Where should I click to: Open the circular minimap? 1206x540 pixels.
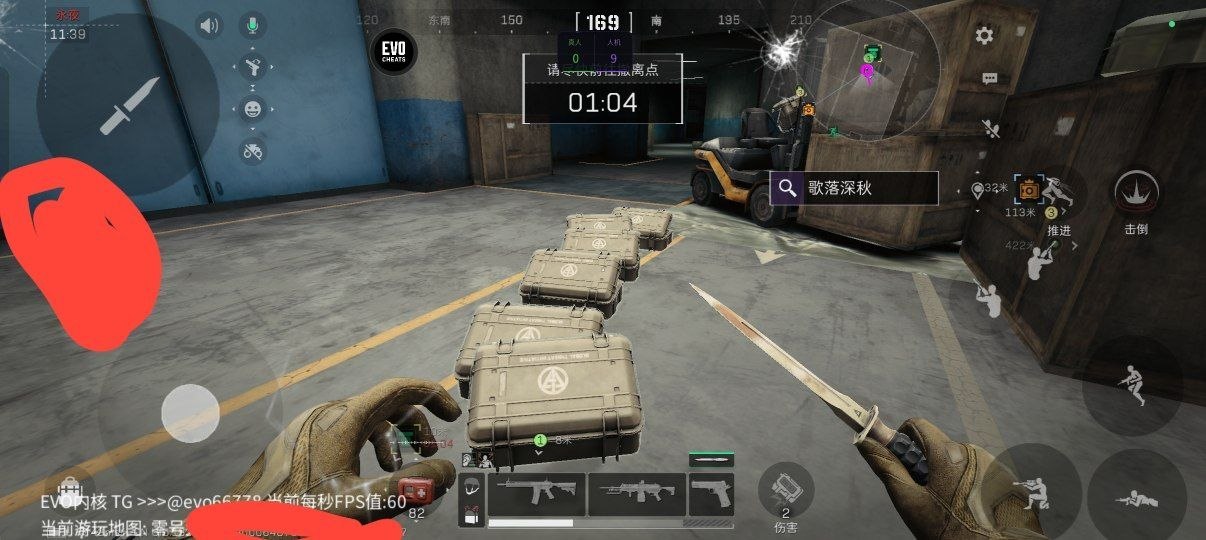[x=868, y=70]
